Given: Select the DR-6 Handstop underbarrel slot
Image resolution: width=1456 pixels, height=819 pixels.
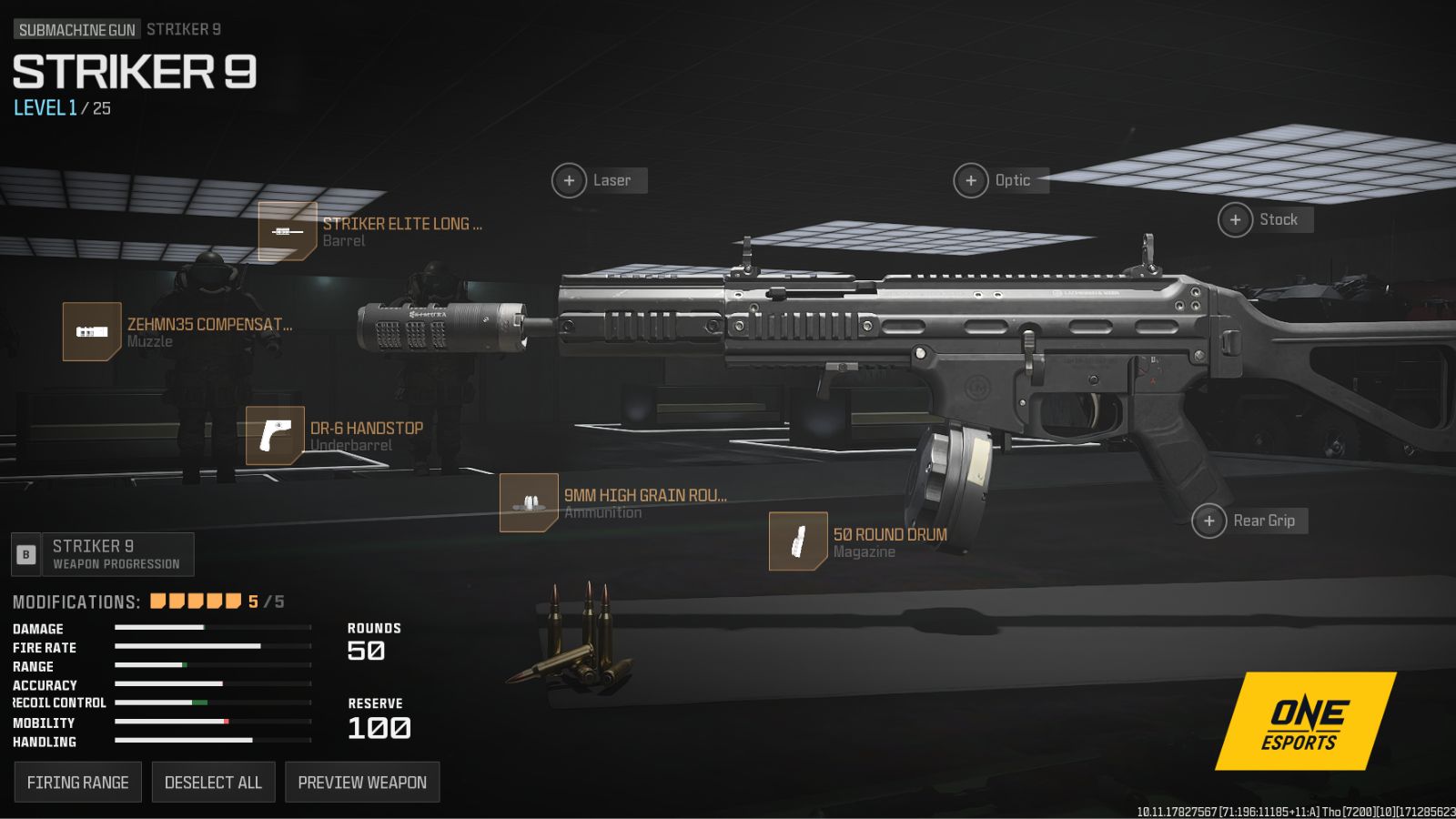Looking at the screenshot, I should 275,436.
